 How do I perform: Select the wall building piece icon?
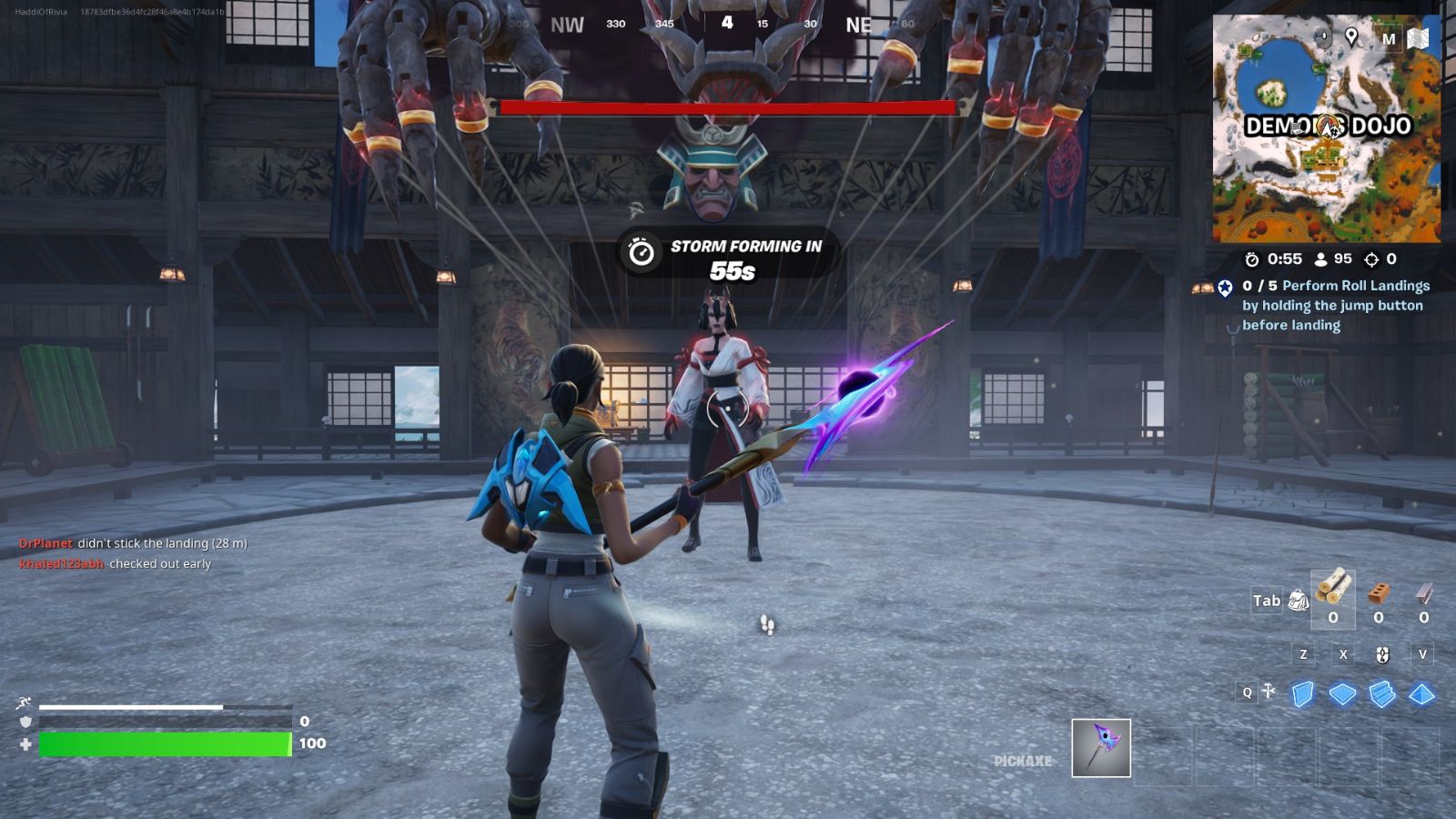pyautogui.click(x=1302, y=693)
